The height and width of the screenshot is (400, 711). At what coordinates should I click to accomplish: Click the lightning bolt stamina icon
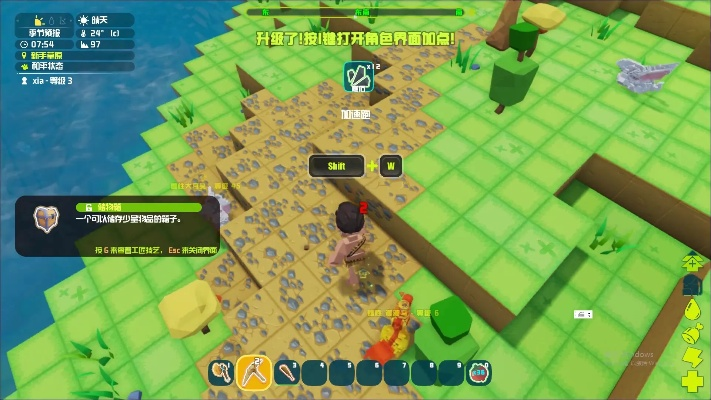[x=692, y=356]
